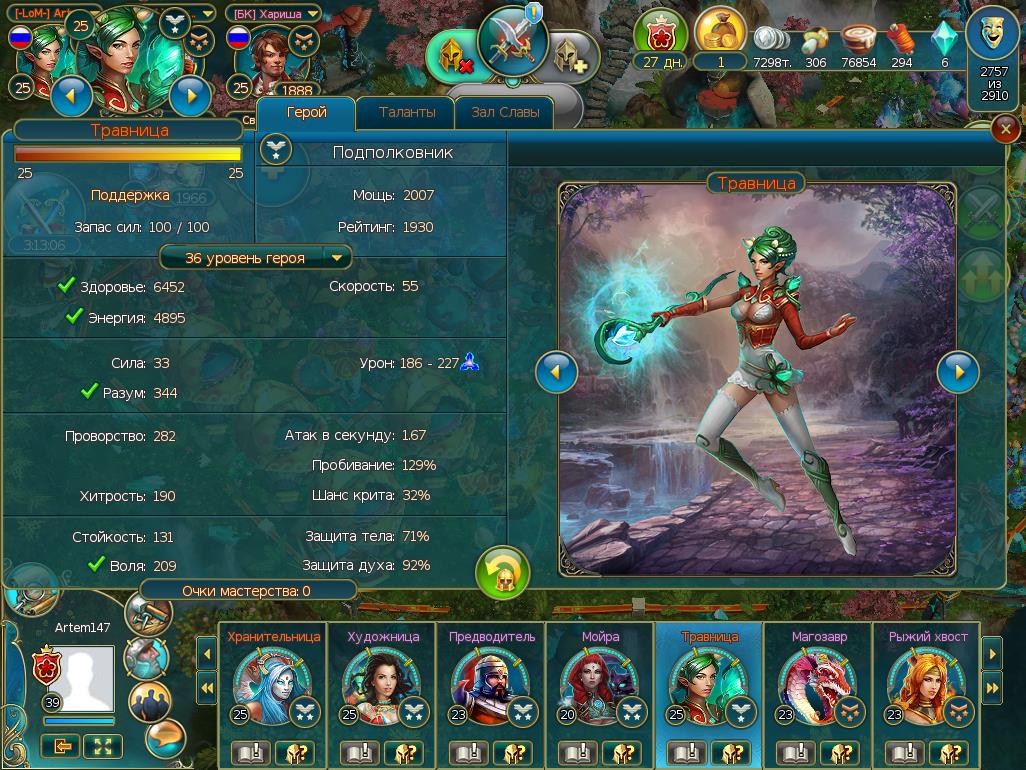The width and height of the screenshot is (1026, 770).
Task: Show next hero portrait with right arrow
Action: tap(957, 372)
